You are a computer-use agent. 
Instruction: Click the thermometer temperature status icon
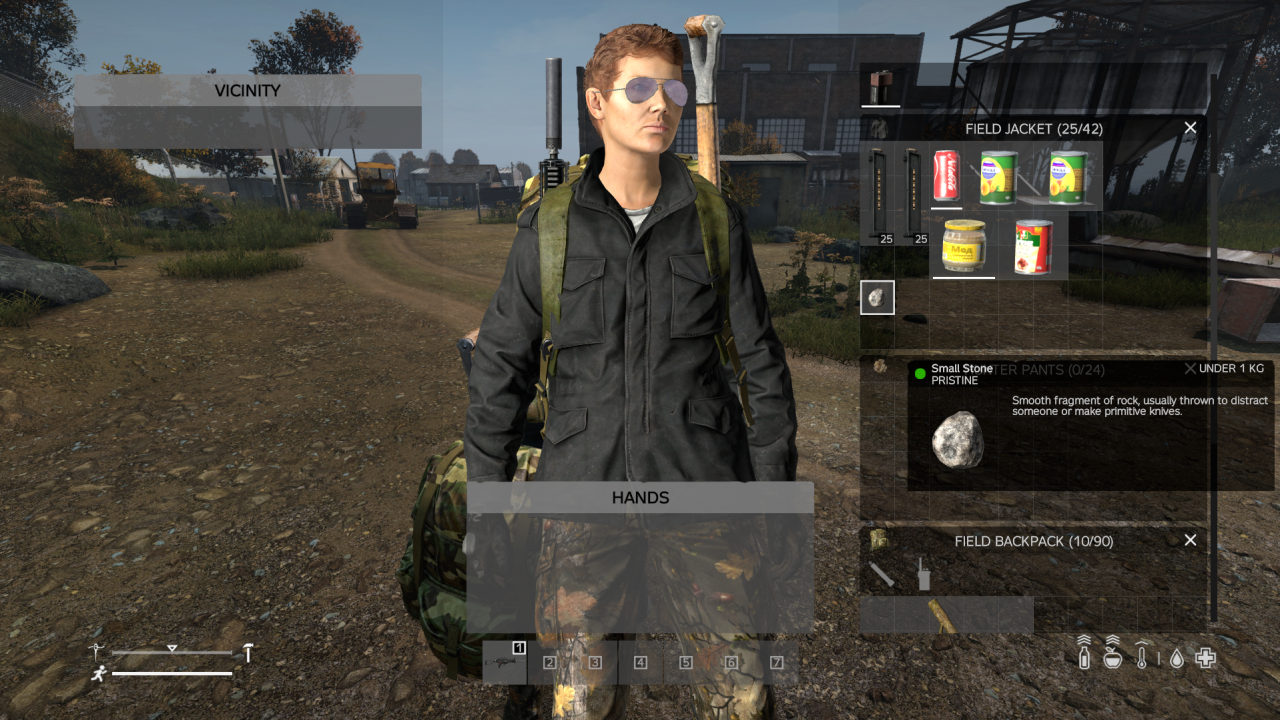tap(1142, 658)
